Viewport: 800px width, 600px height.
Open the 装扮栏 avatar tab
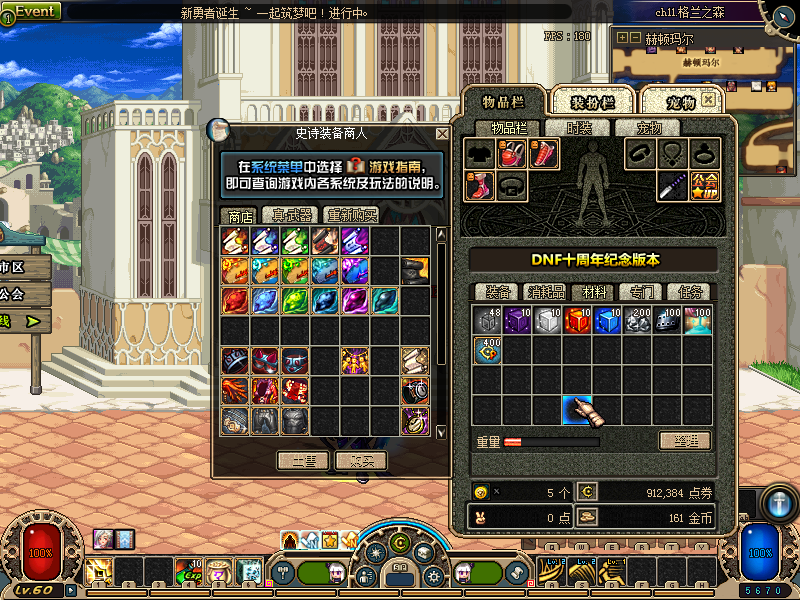[x=593, y=102]
